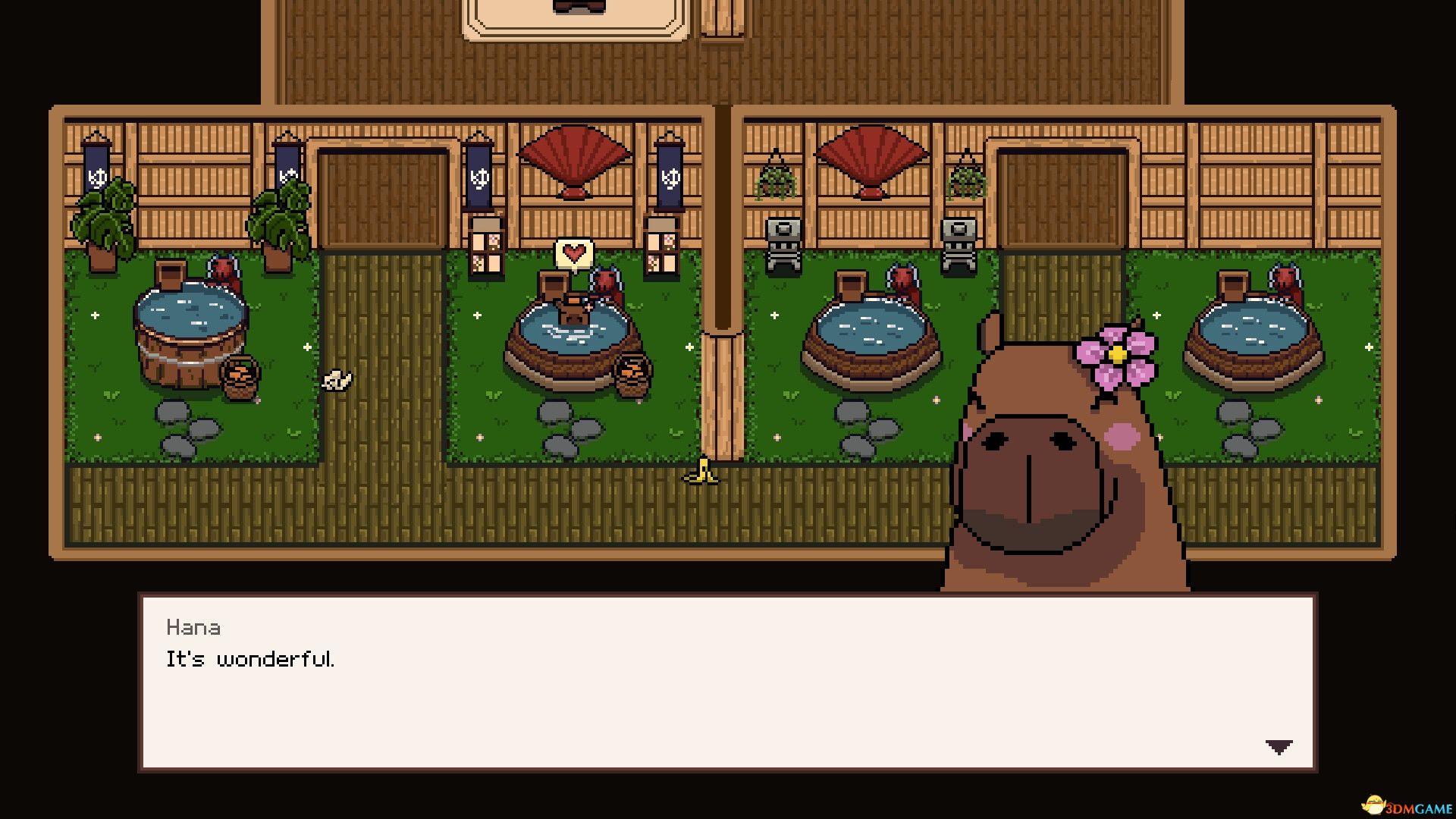Expand the pink shoji window panel
Viewport: 1456px width, 819px height.
pos(486,250)
